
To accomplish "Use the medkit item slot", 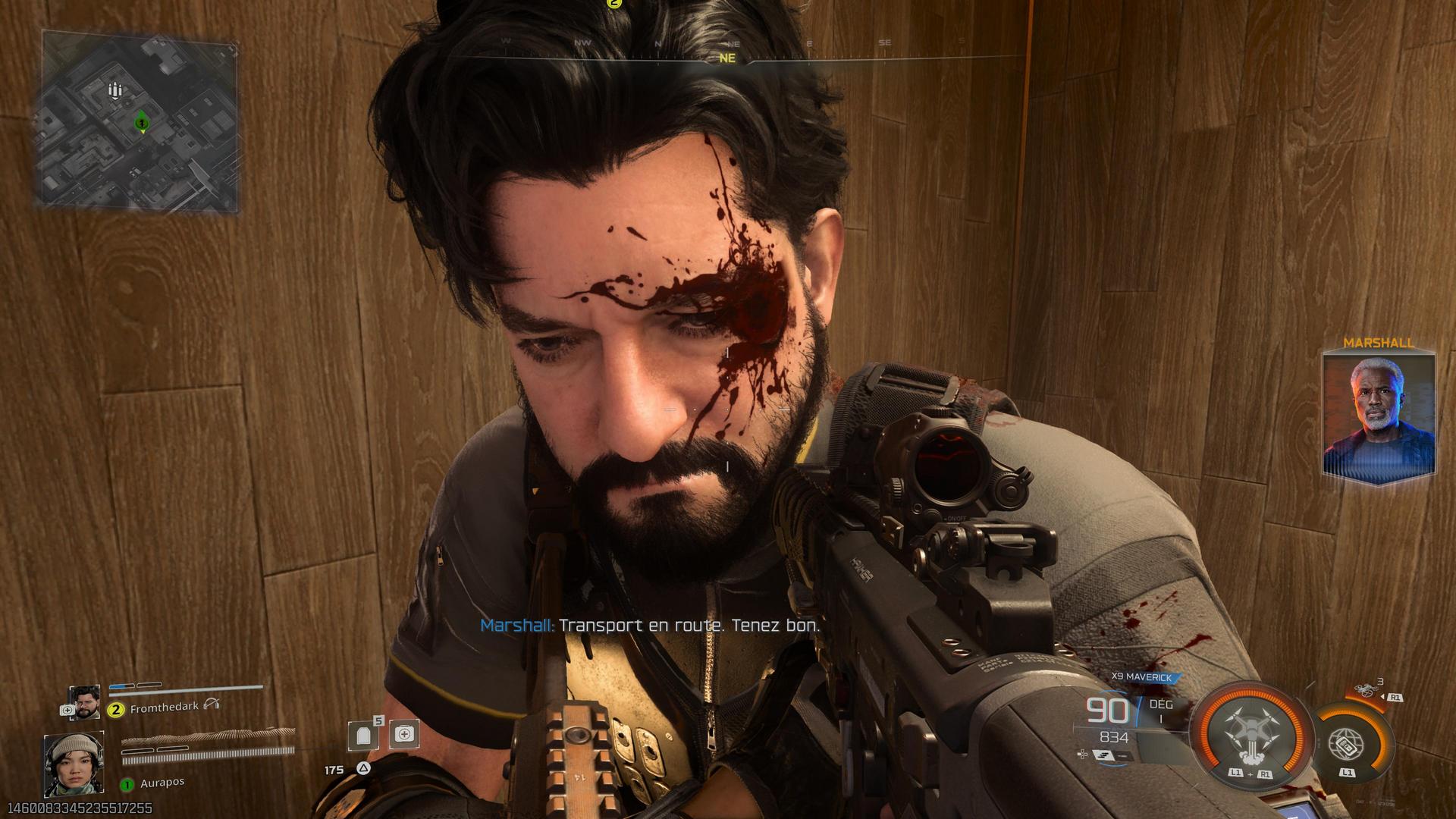I will 404,734.
